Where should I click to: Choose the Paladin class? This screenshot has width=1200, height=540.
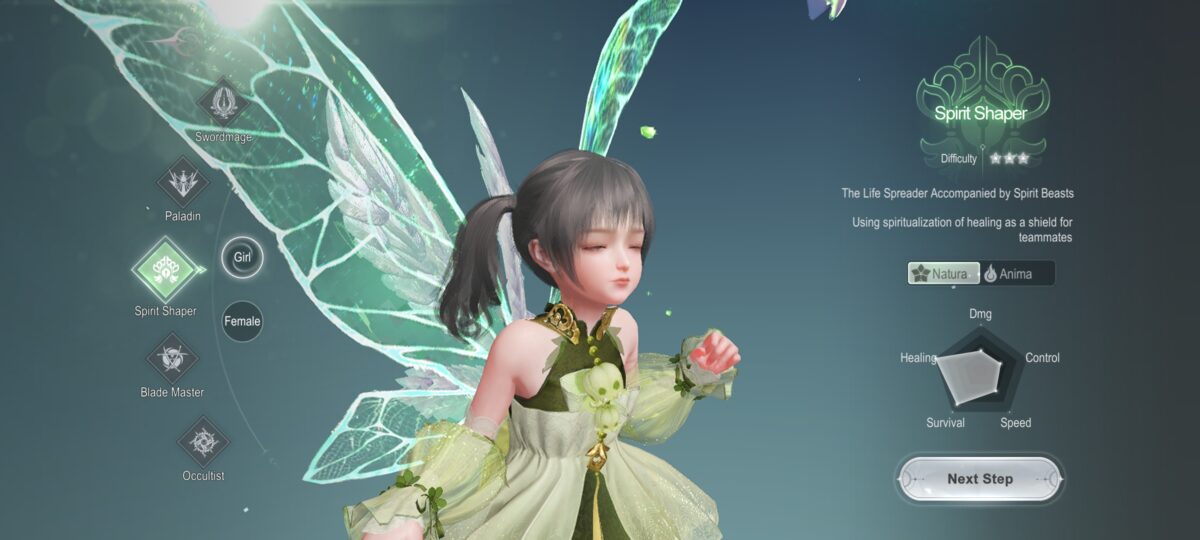pos(183,182)
